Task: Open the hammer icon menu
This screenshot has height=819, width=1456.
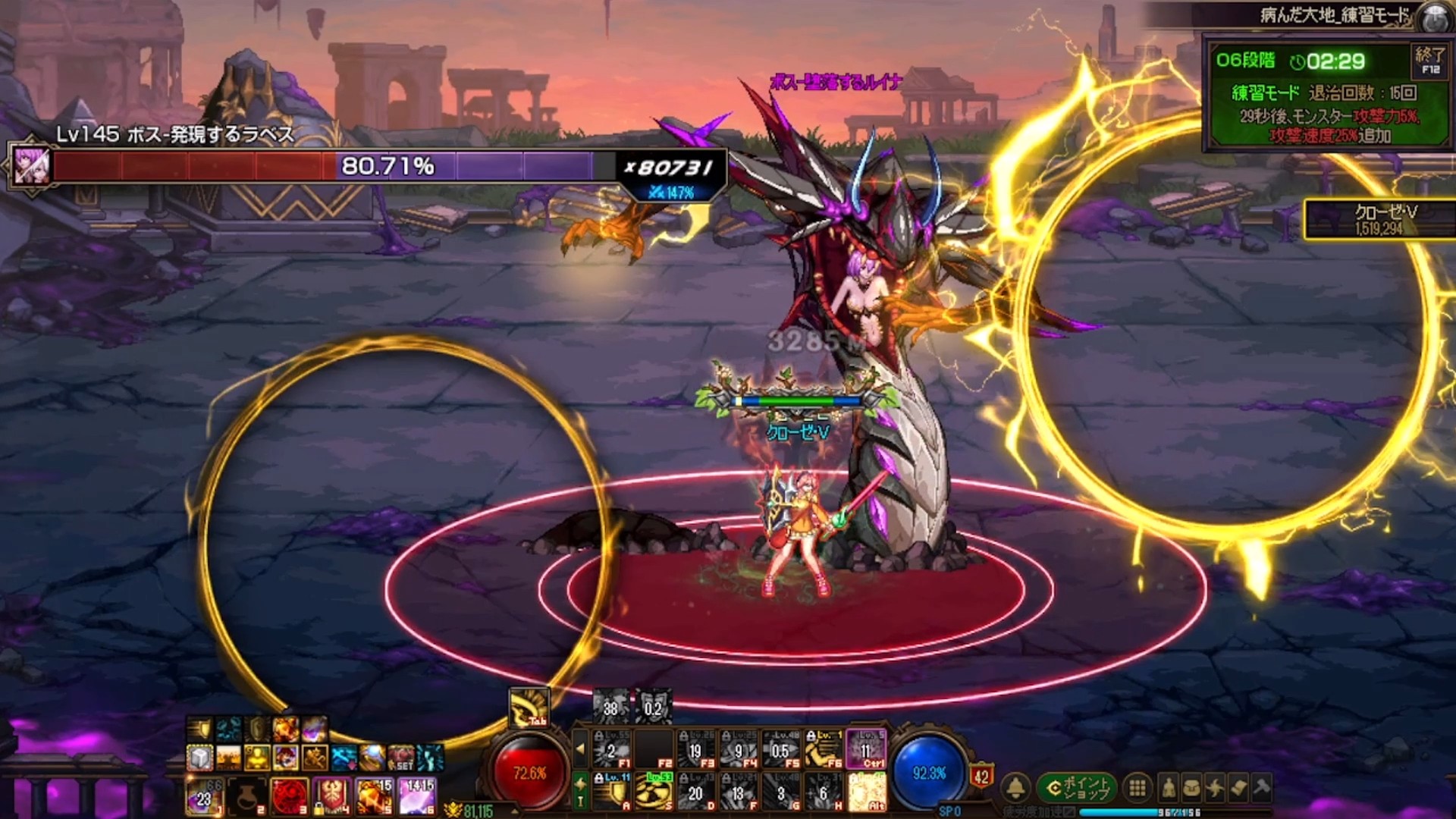Action: pyautogui.click(x=1262, y=789)
